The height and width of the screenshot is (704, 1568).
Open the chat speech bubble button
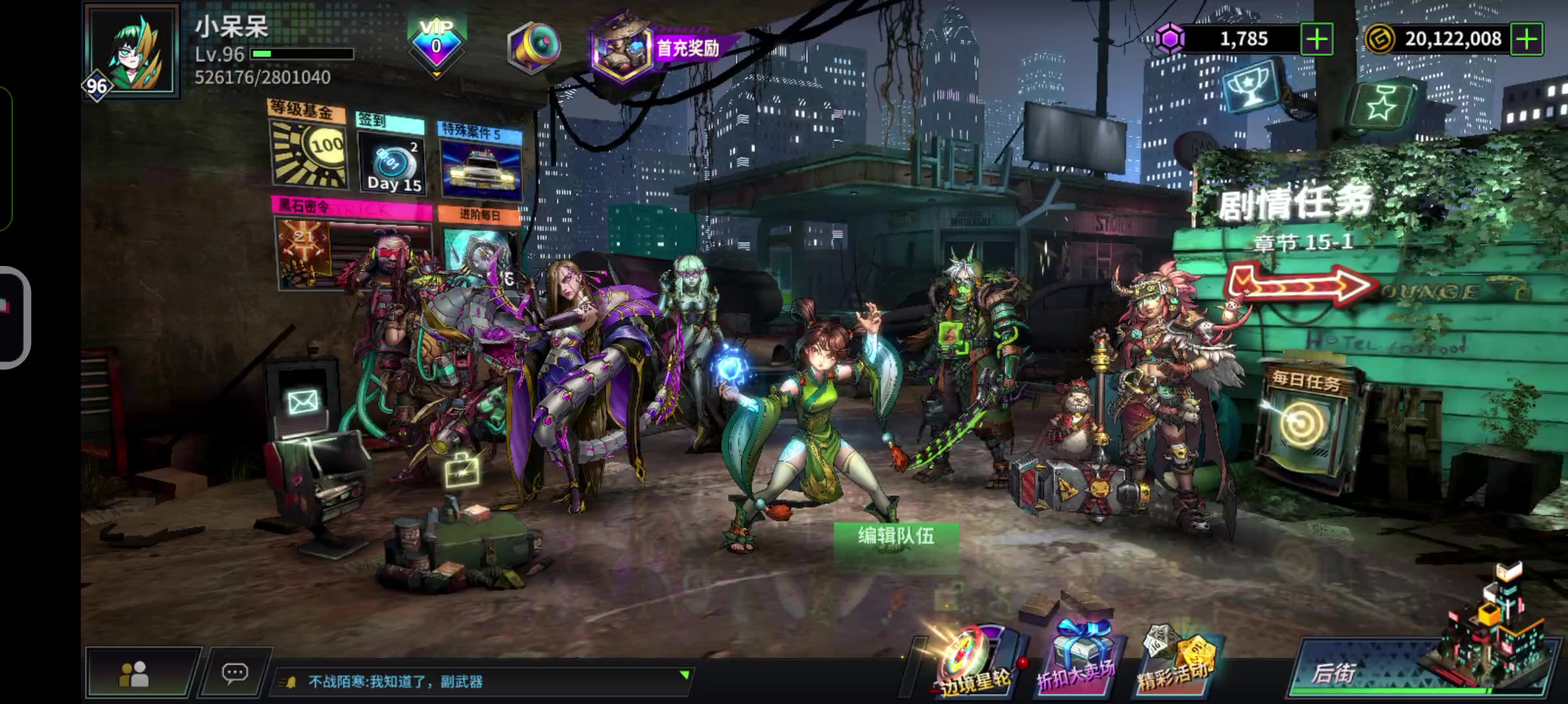click(x=235, y=673)
